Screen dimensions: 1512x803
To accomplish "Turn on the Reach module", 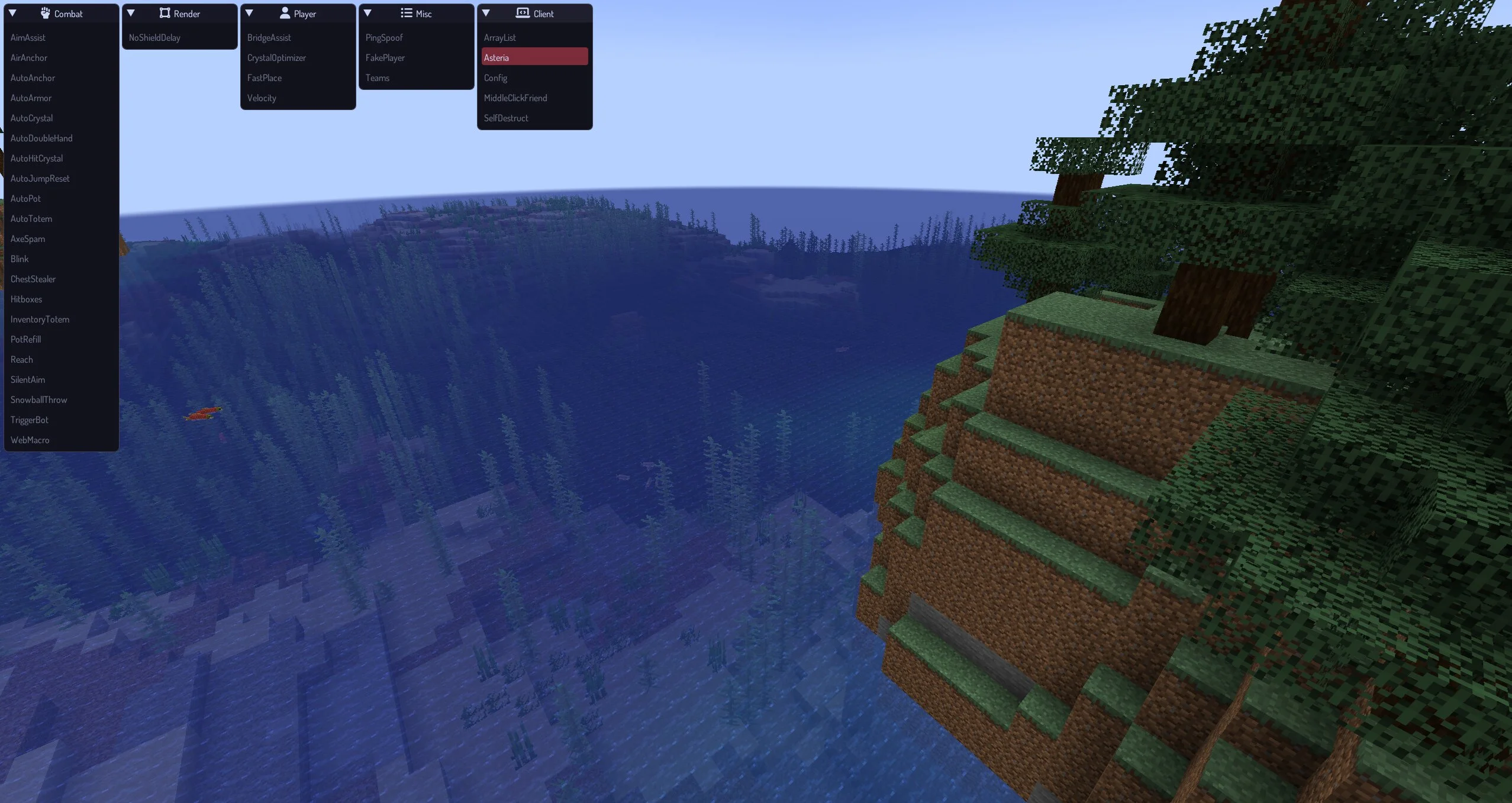I will point(22,360).
